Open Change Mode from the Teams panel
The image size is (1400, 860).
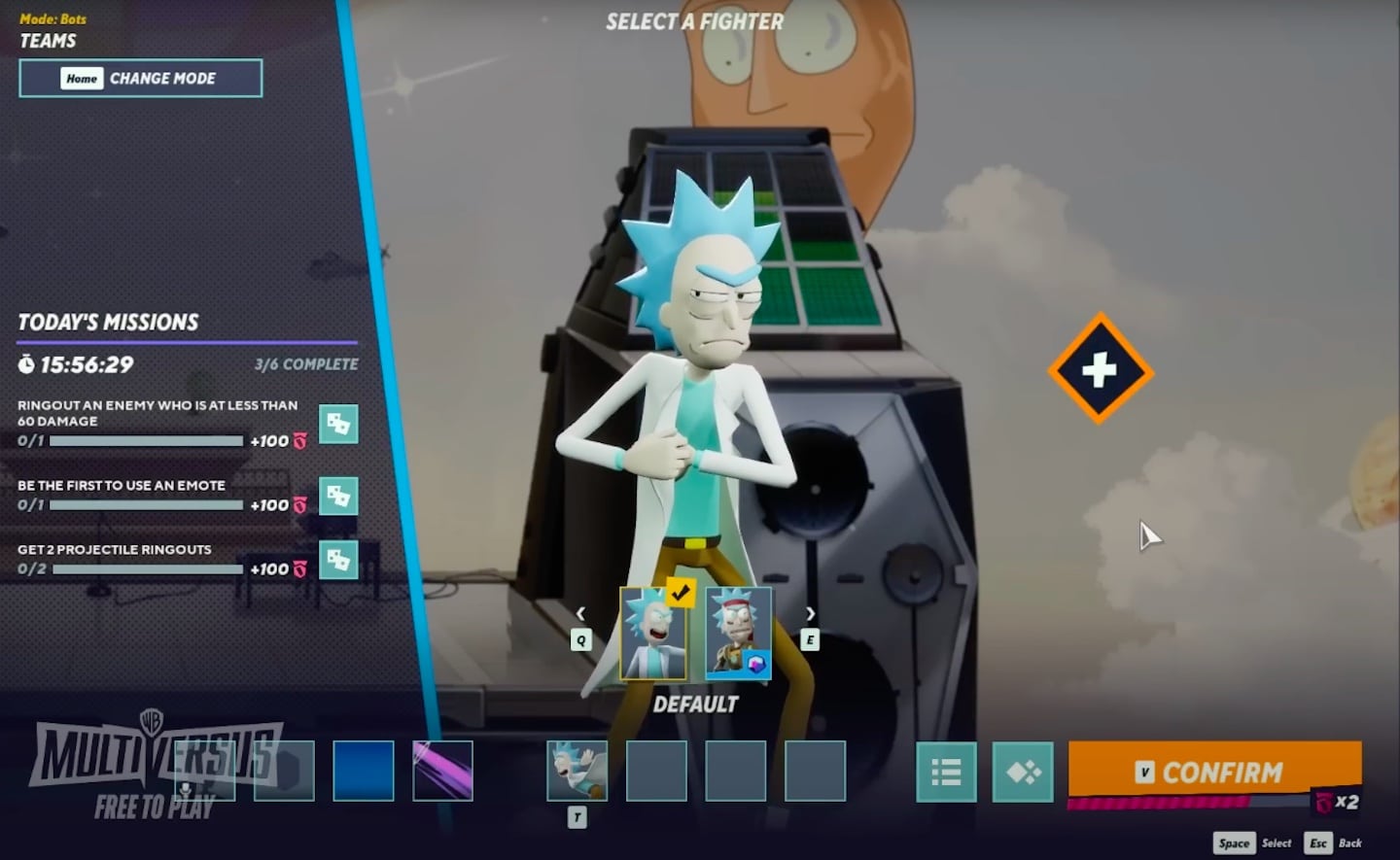coord(140,78)
